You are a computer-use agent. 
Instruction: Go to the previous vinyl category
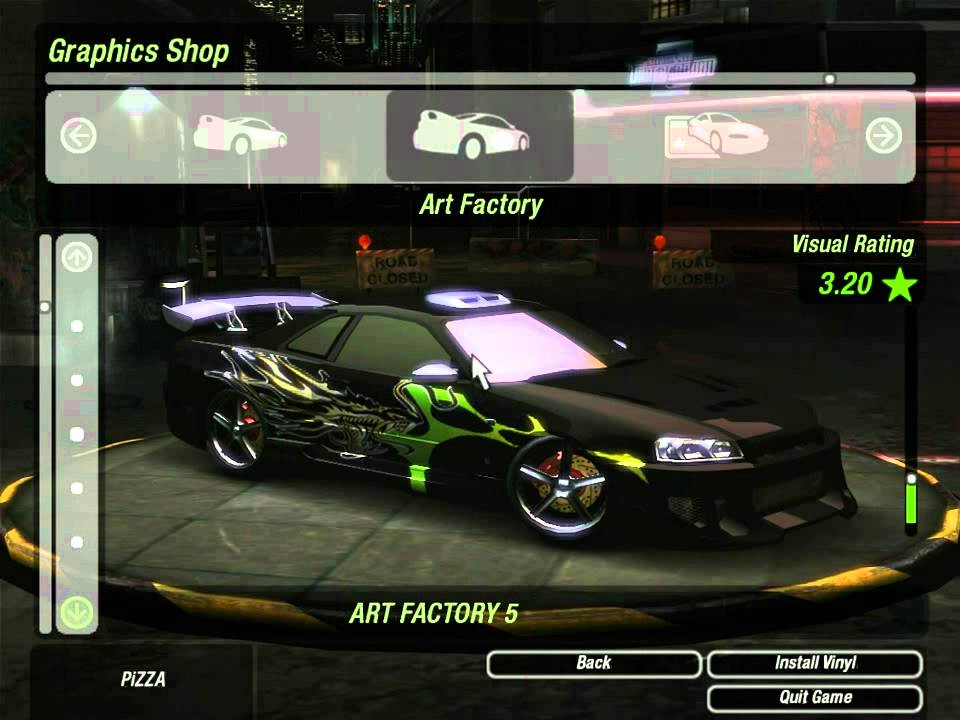point(78,136)
